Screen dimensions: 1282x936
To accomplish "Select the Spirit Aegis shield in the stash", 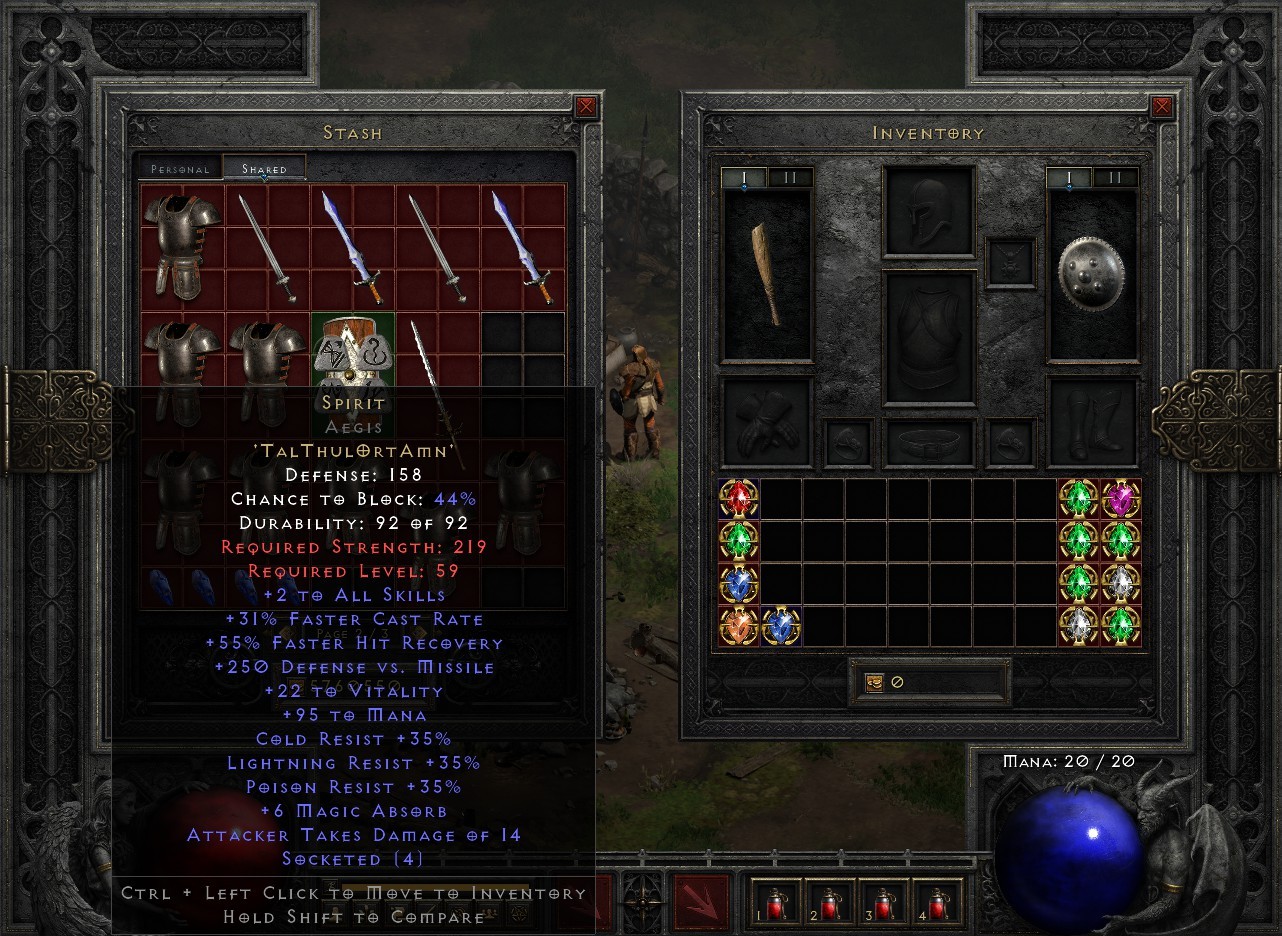I will click(x=352, y=350).
